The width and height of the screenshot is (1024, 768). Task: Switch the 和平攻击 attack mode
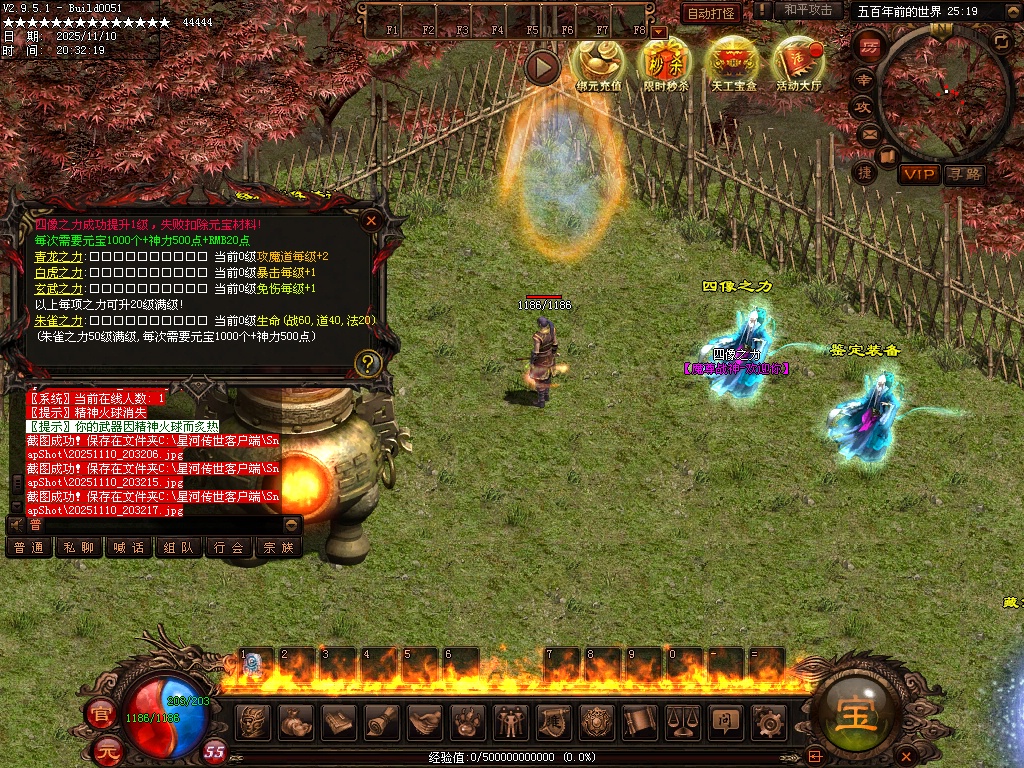click(x=807, y=10)
